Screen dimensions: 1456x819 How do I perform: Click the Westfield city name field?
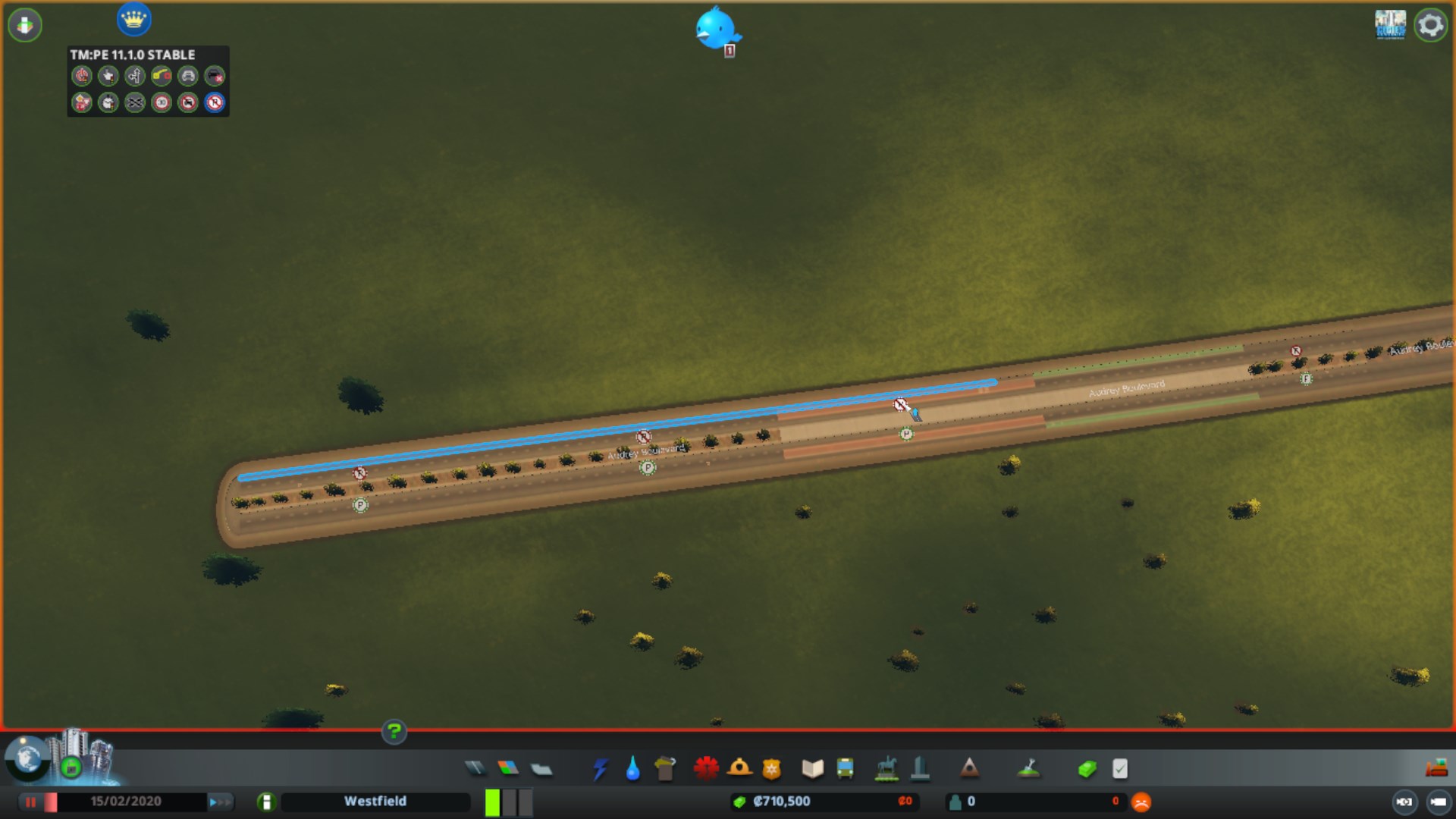pos(375,801)
